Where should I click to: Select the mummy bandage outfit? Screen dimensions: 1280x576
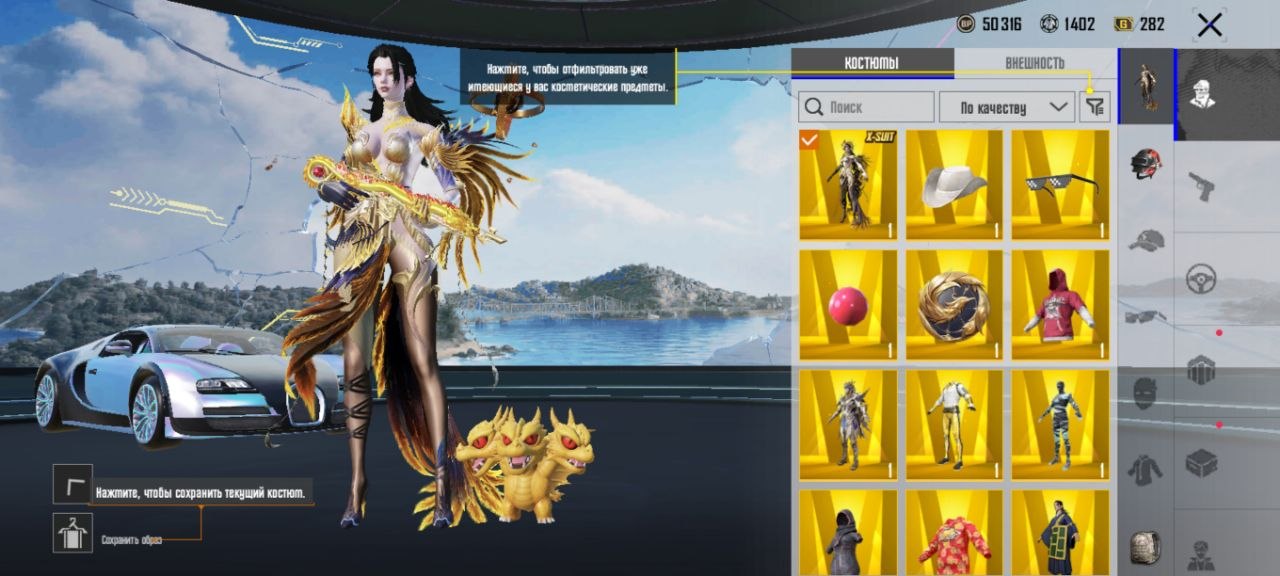[1060, 424]
